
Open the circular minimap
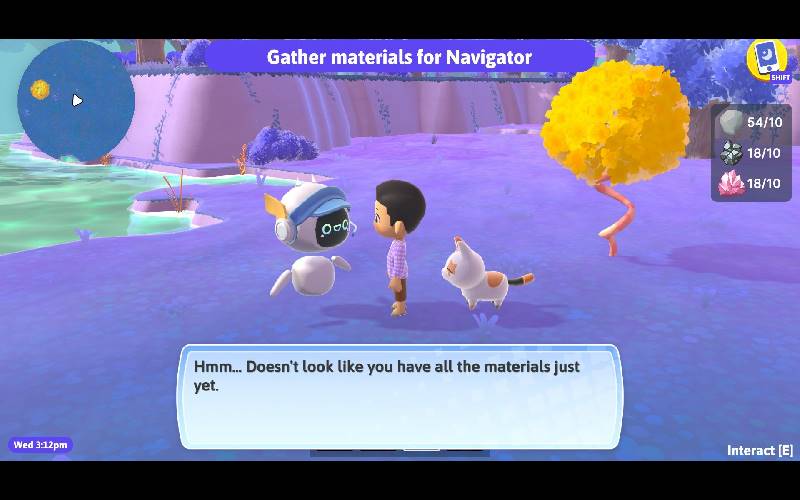tap(76, 99)
